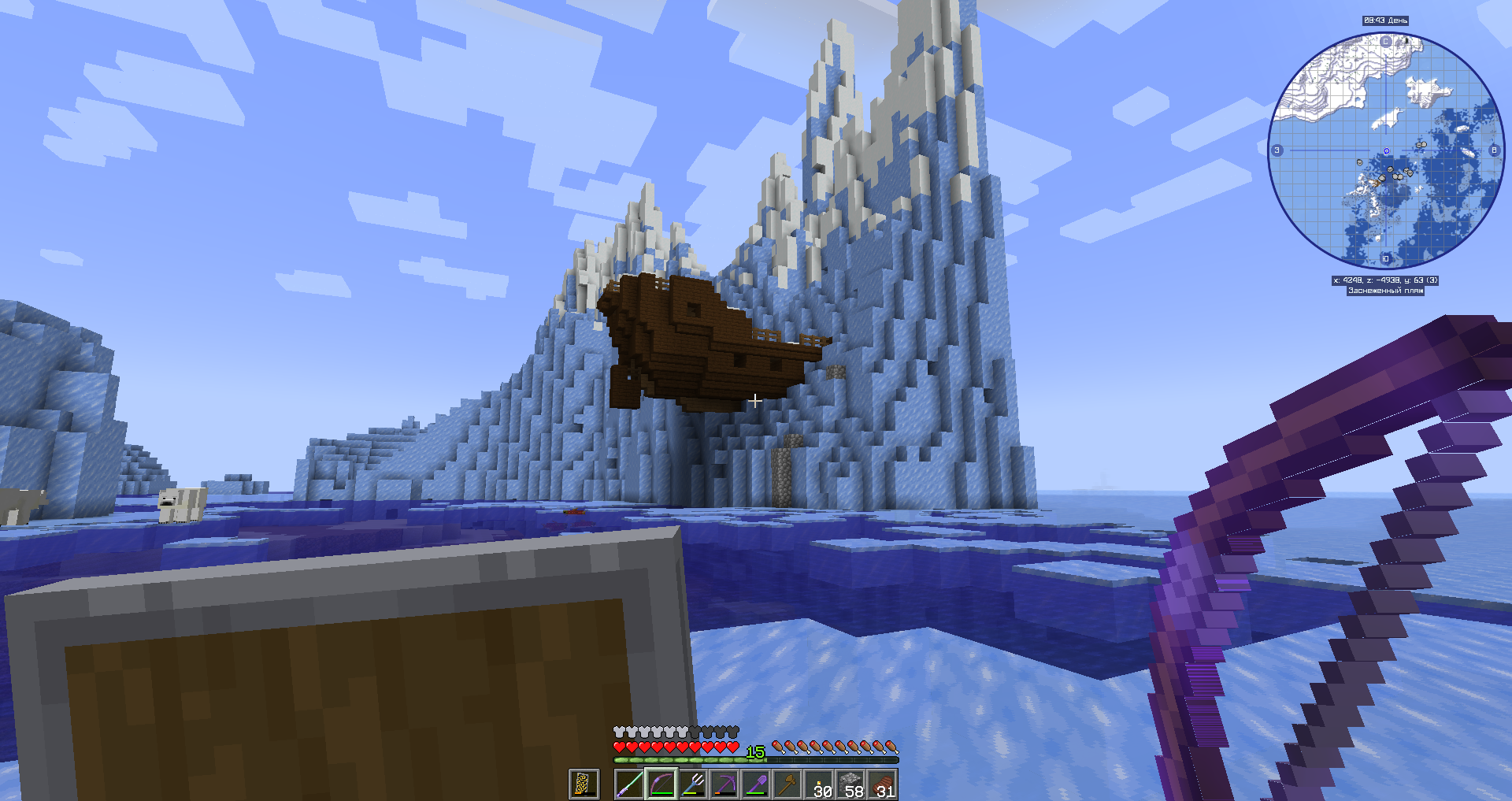Select the cooked meat stack of 31
The width and height of the screenshot is (1512, 801).
883,784
